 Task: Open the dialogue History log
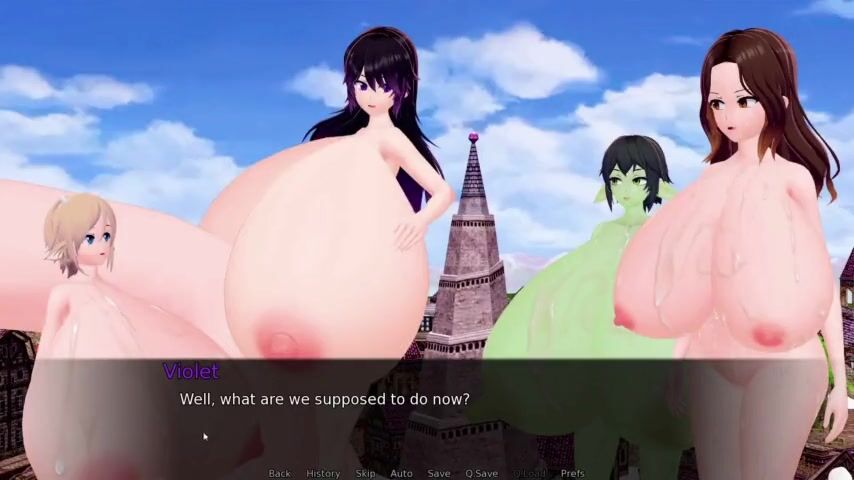[x=323, y=473]
